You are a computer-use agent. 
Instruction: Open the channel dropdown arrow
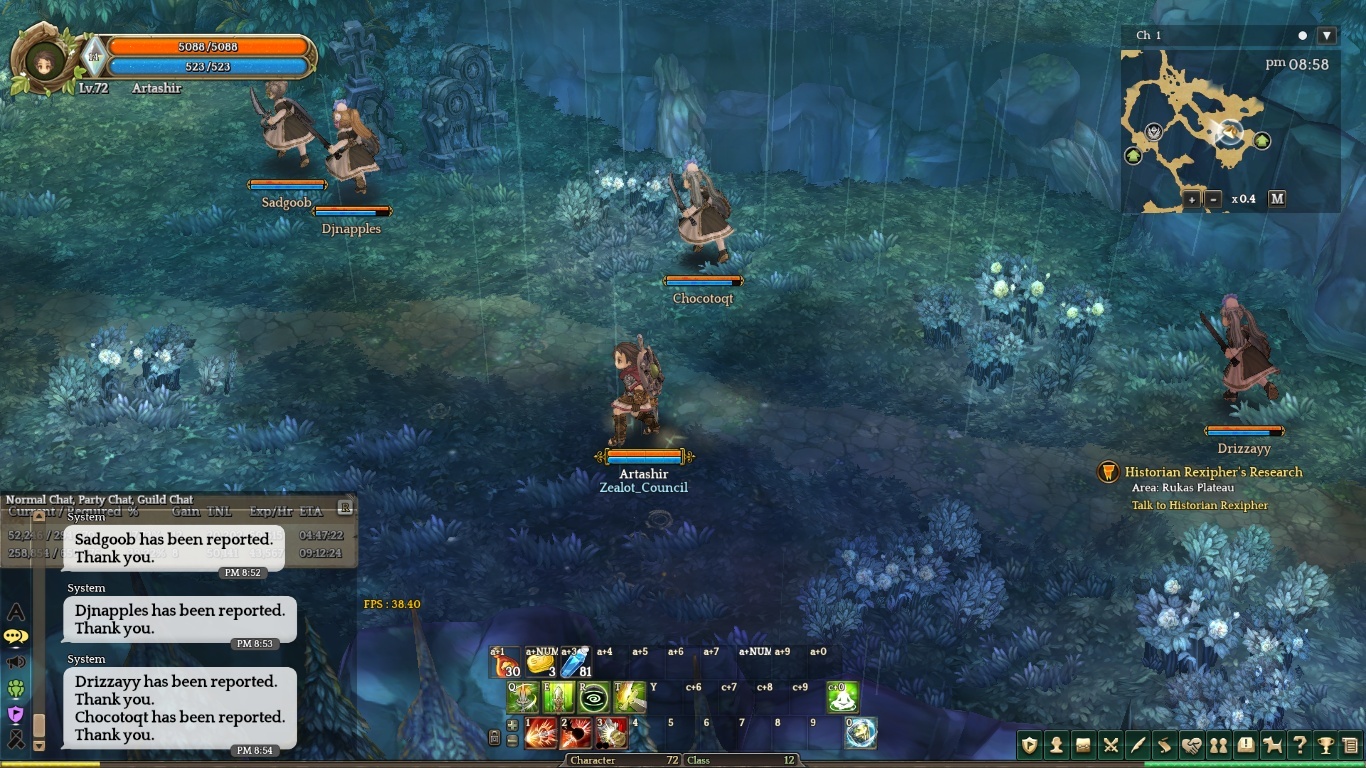coord(1327,35)
